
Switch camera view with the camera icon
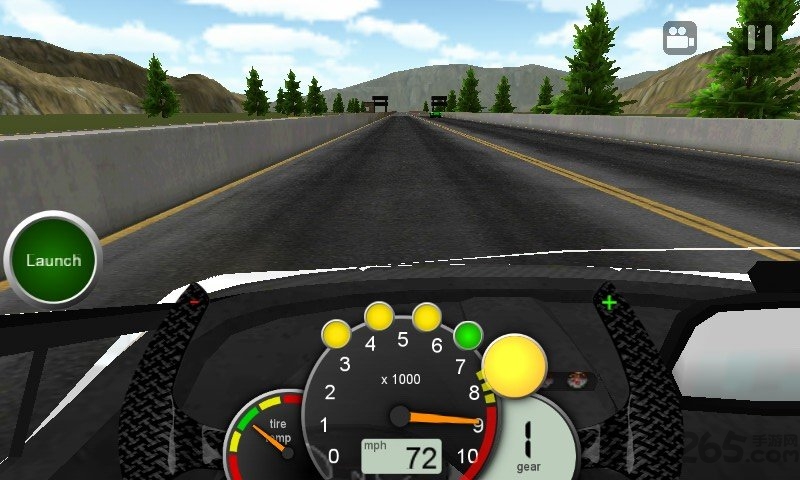[680, 39]
